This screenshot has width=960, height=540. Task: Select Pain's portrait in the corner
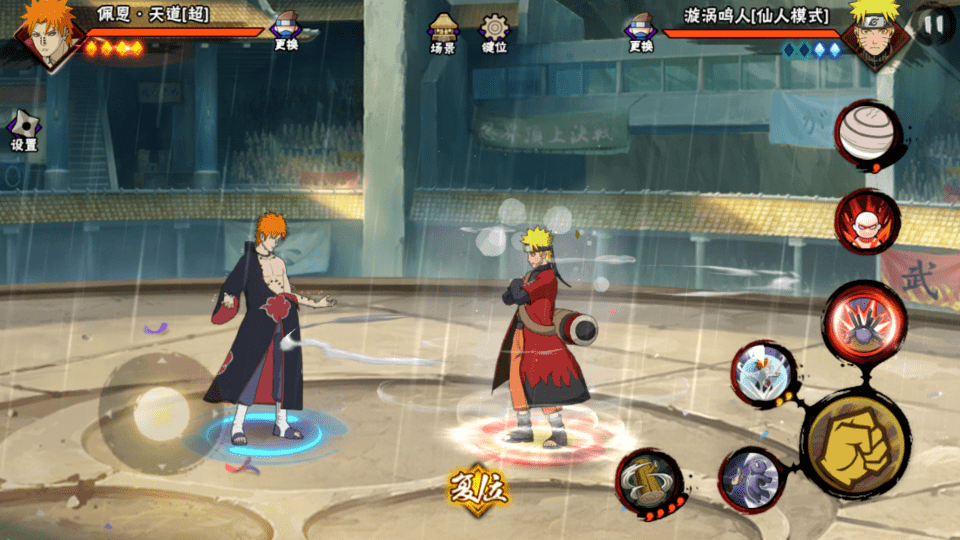click(44, 34)
